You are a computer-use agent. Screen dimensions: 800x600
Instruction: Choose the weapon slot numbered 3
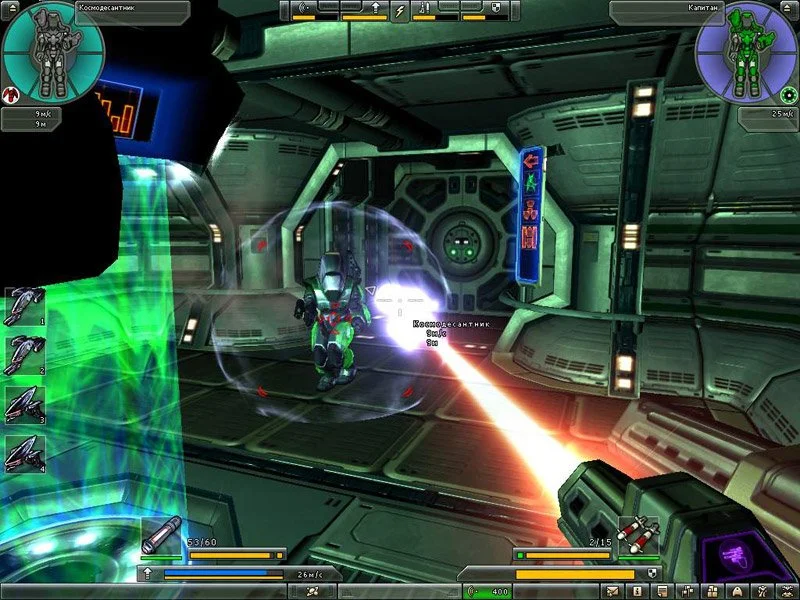(23, 404)
